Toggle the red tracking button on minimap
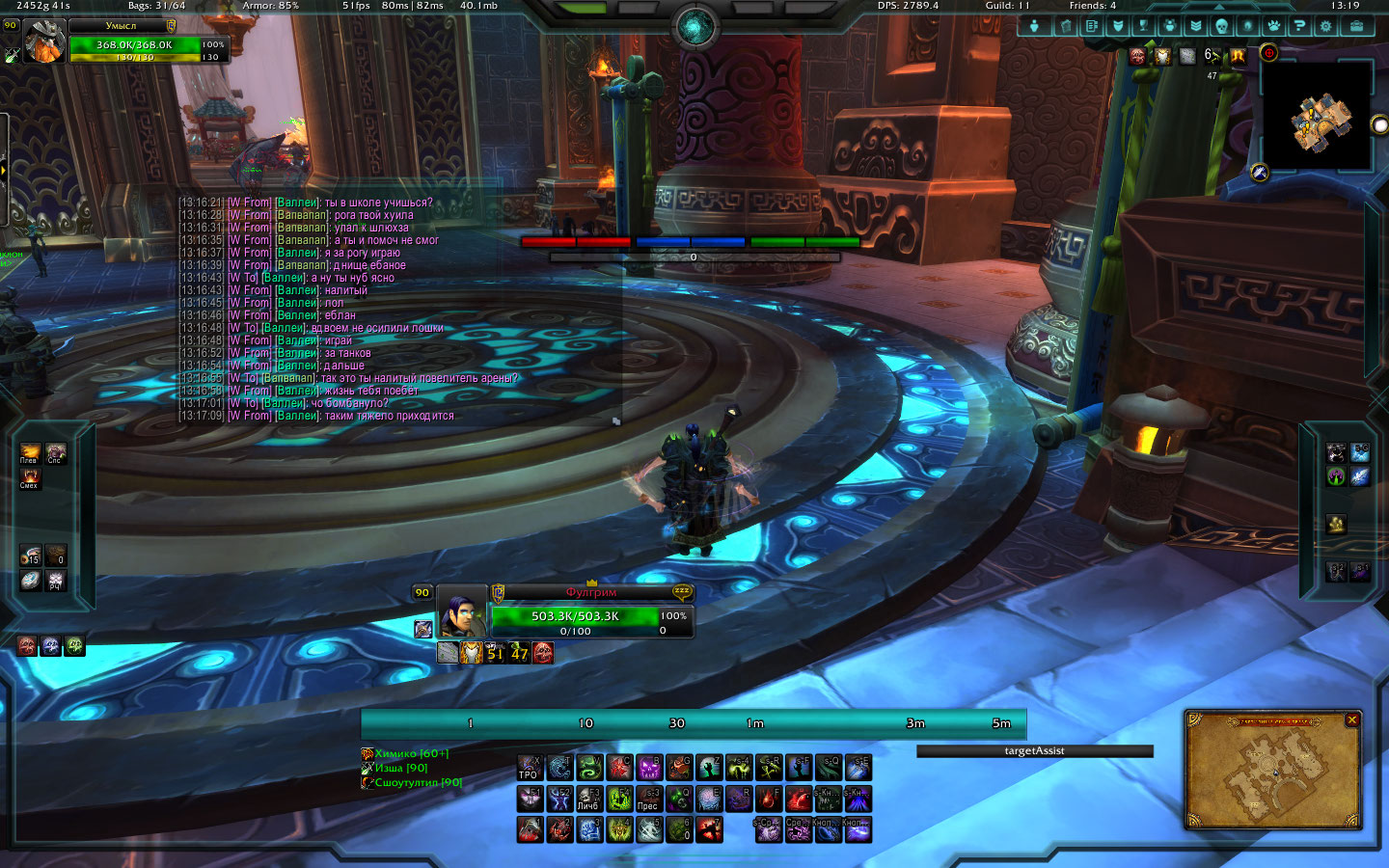 point(1269,53)
